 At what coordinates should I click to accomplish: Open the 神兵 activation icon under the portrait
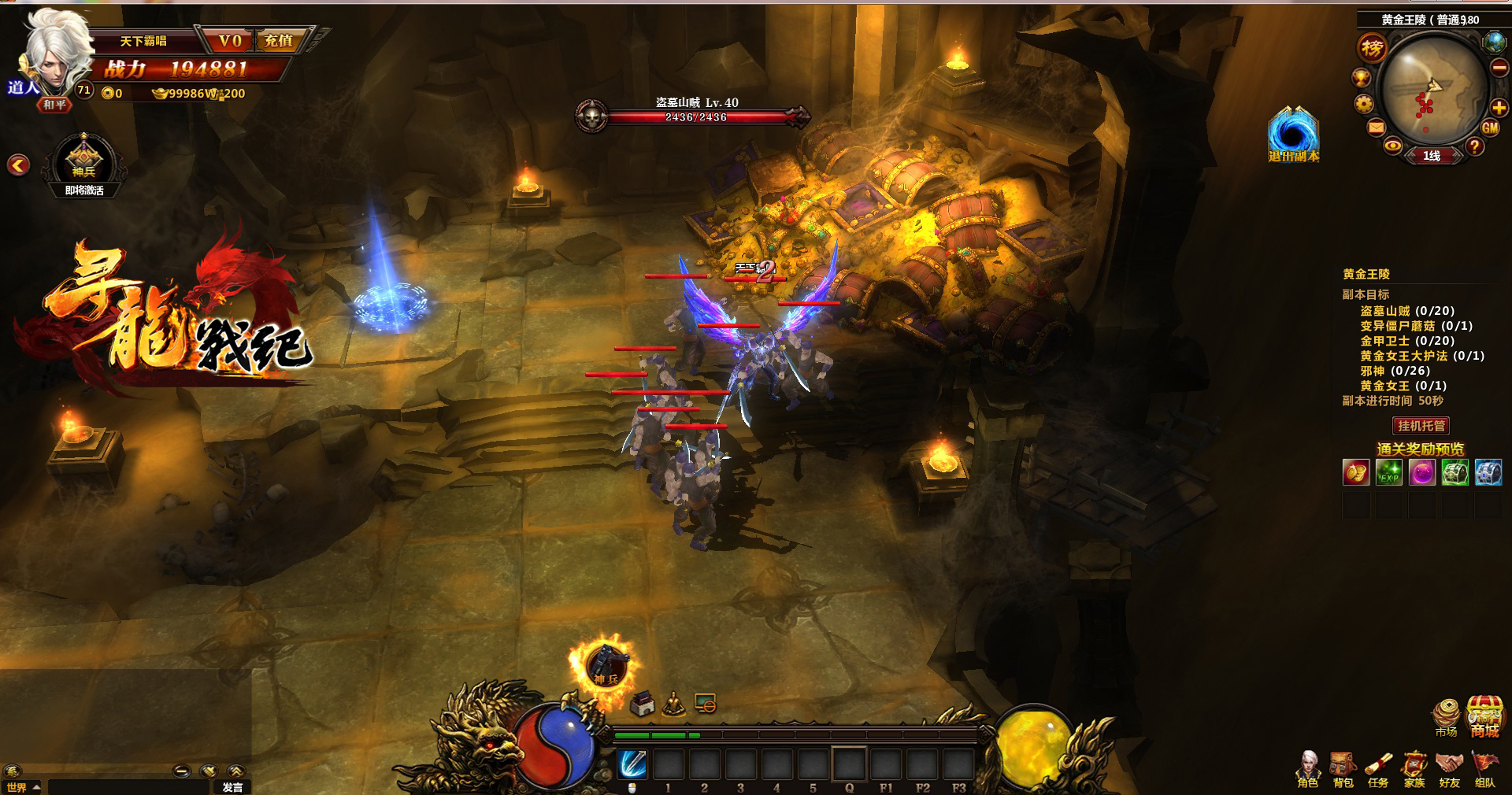[x=84, y=162]
